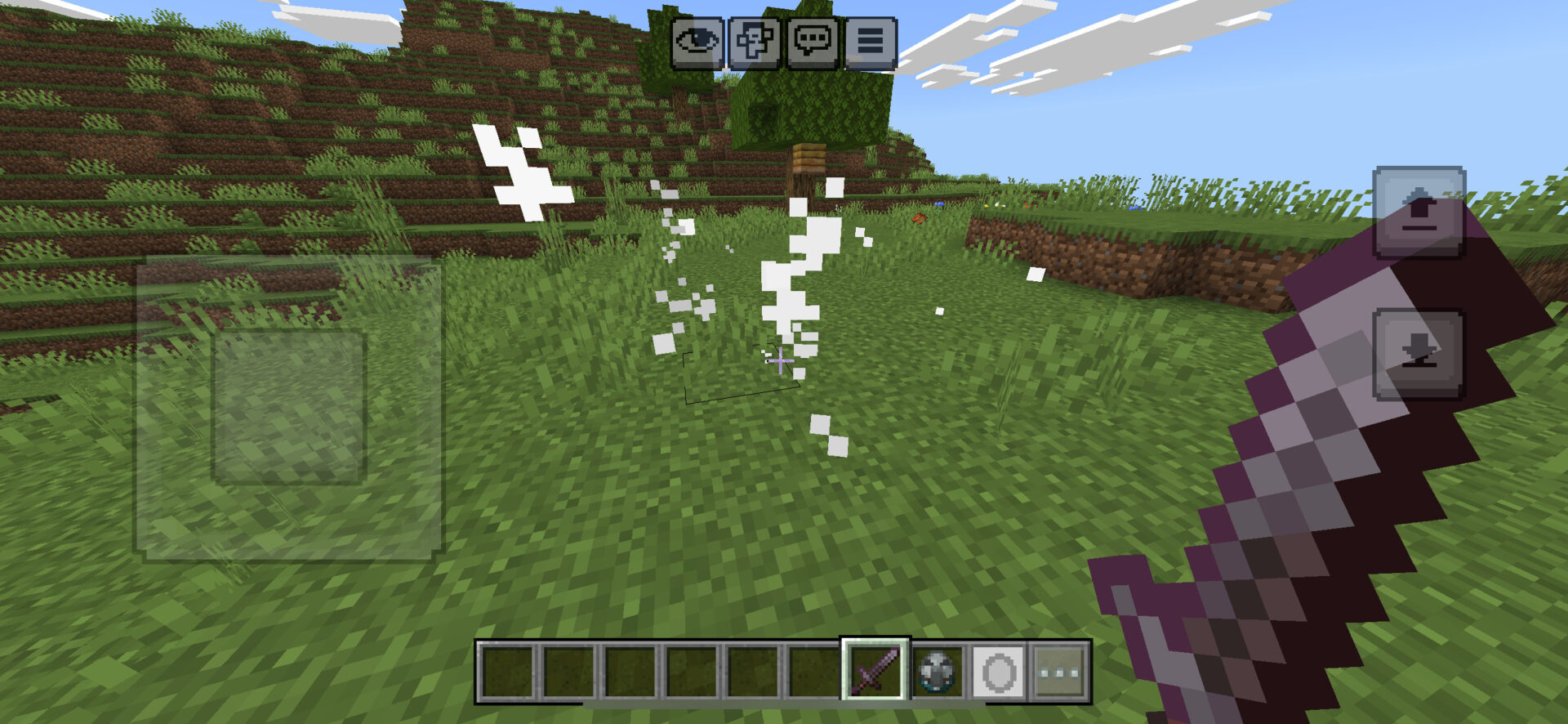
Task: Open the pause menu with three bars
Action: click(870, 42)
